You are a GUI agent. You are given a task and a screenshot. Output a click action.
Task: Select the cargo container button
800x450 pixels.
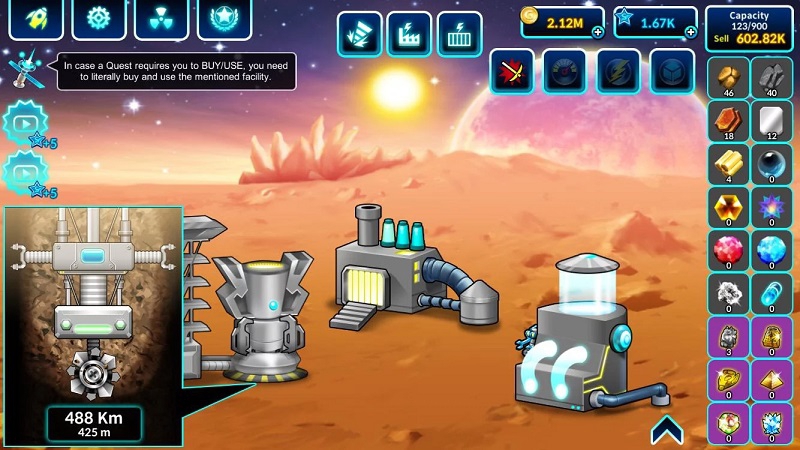coord(459,34)
